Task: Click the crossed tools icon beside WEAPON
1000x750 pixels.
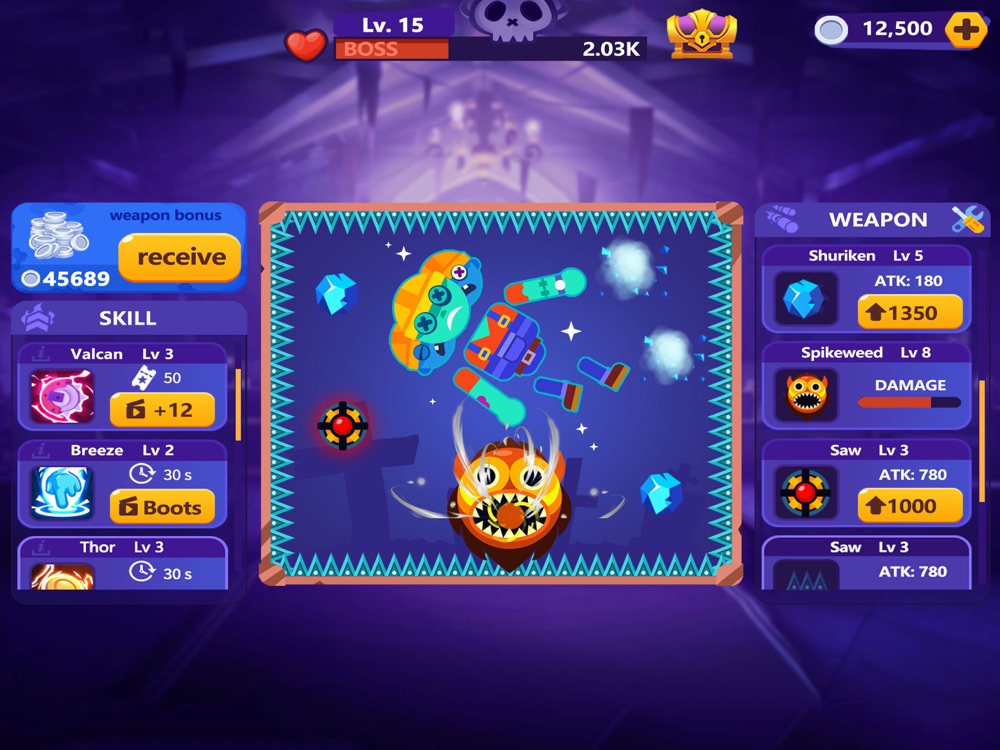Action: click(x=967, y=220)
